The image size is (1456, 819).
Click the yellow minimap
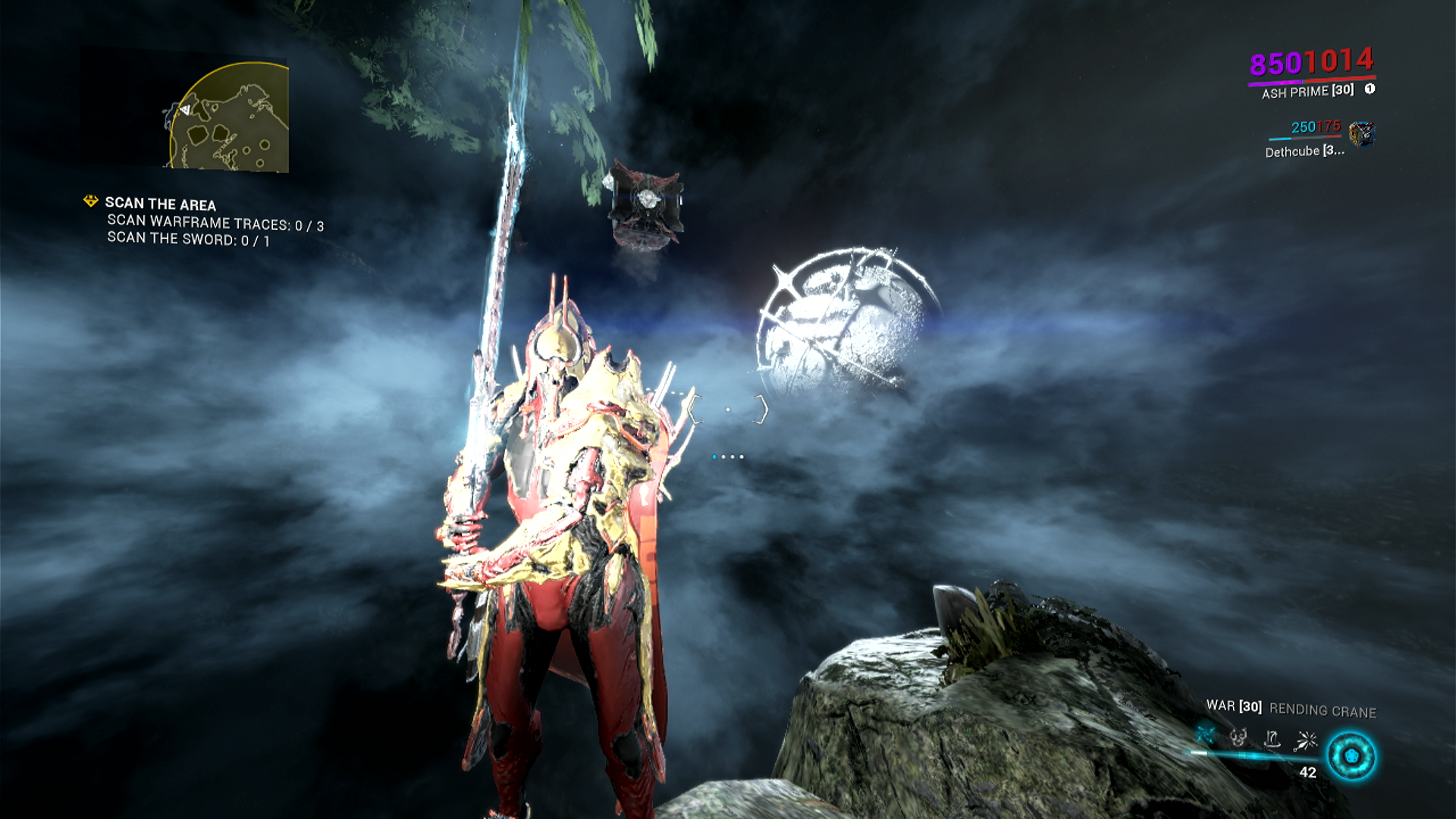(228, 118)
